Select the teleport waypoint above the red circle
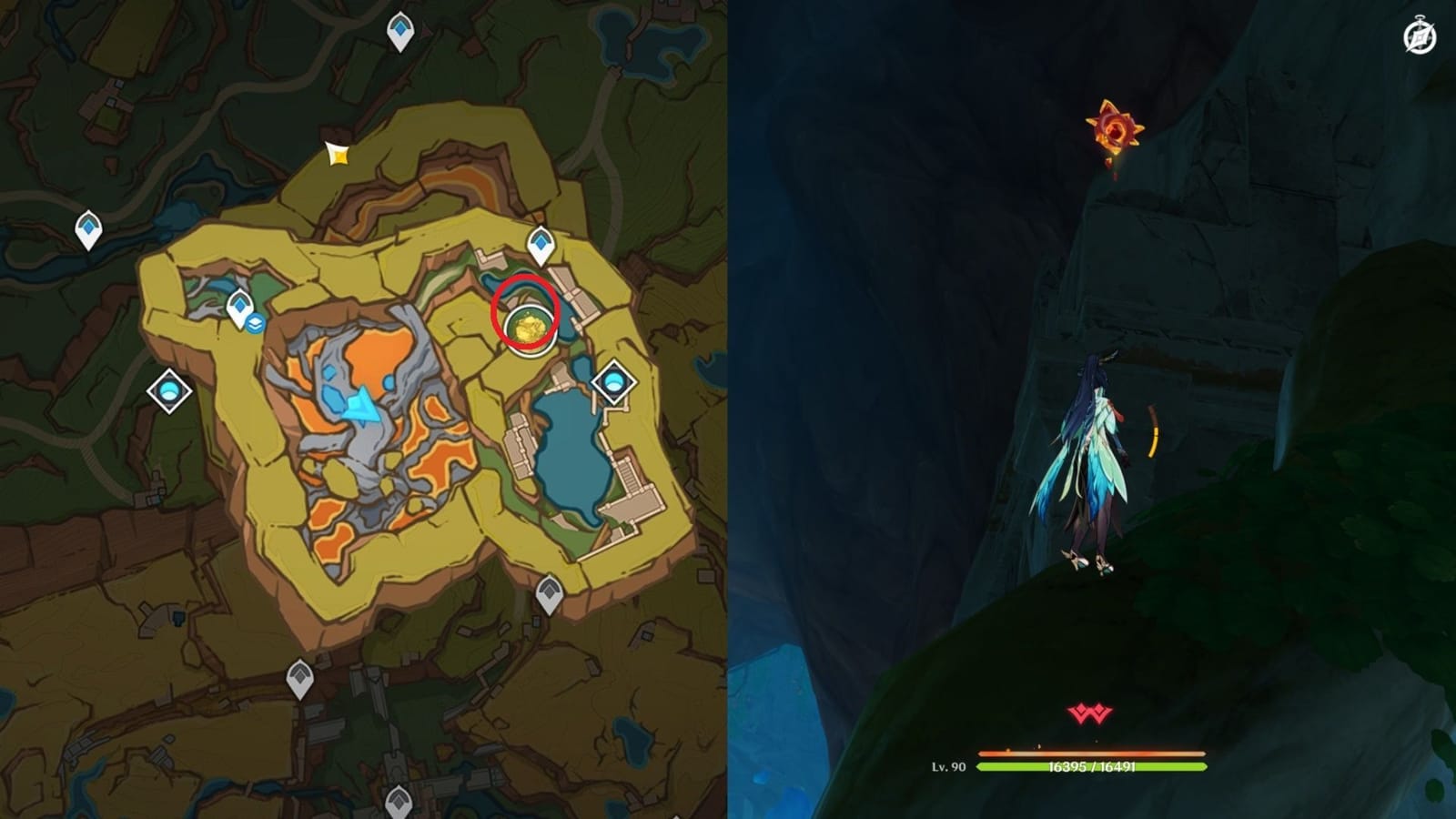Screen dimensions: 1456x819 (x=539, y=243)
